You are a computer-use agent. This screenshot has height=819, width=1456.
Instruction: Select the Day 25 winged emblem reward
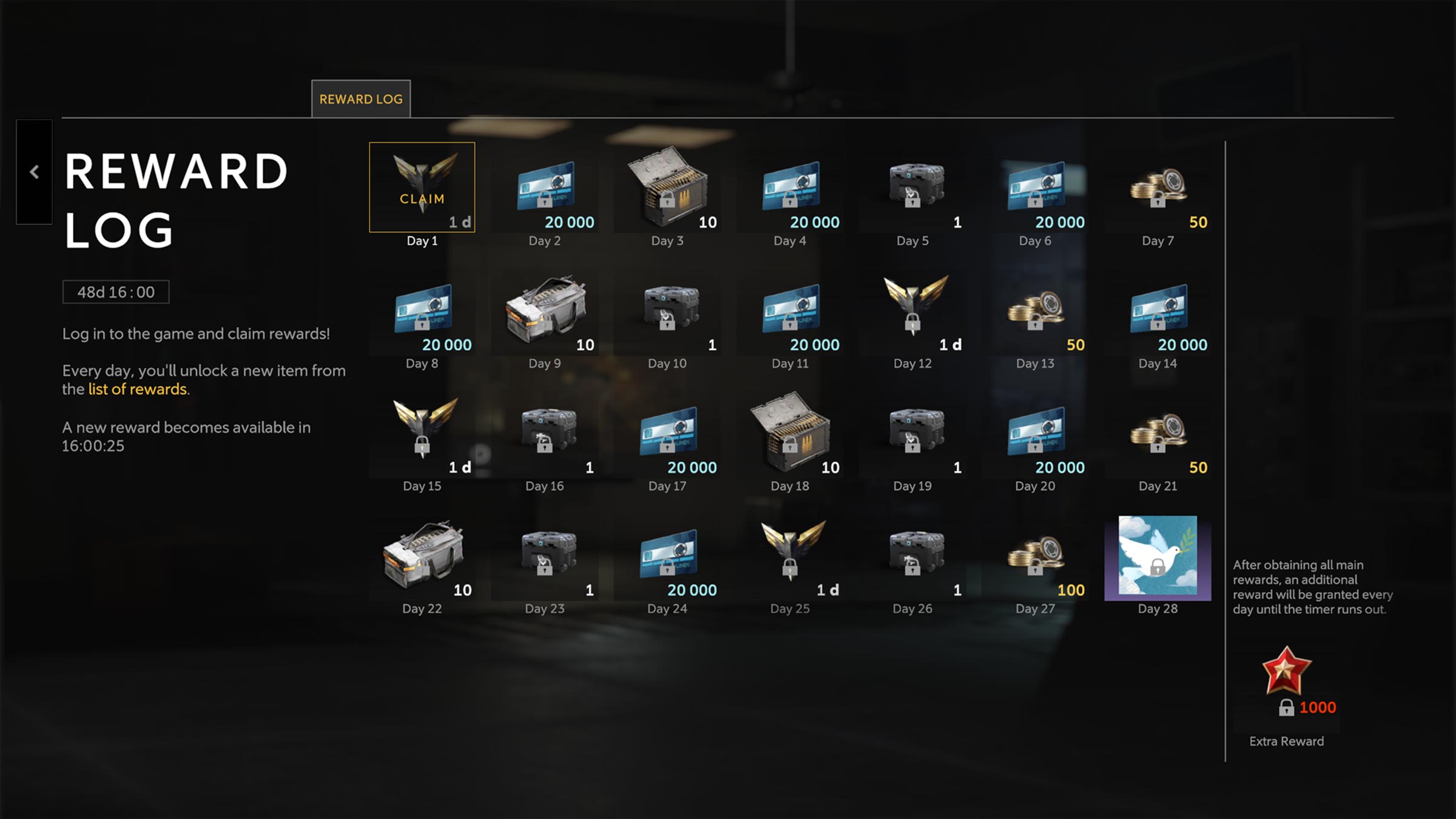pyautogui.click(x=790, y=556)
